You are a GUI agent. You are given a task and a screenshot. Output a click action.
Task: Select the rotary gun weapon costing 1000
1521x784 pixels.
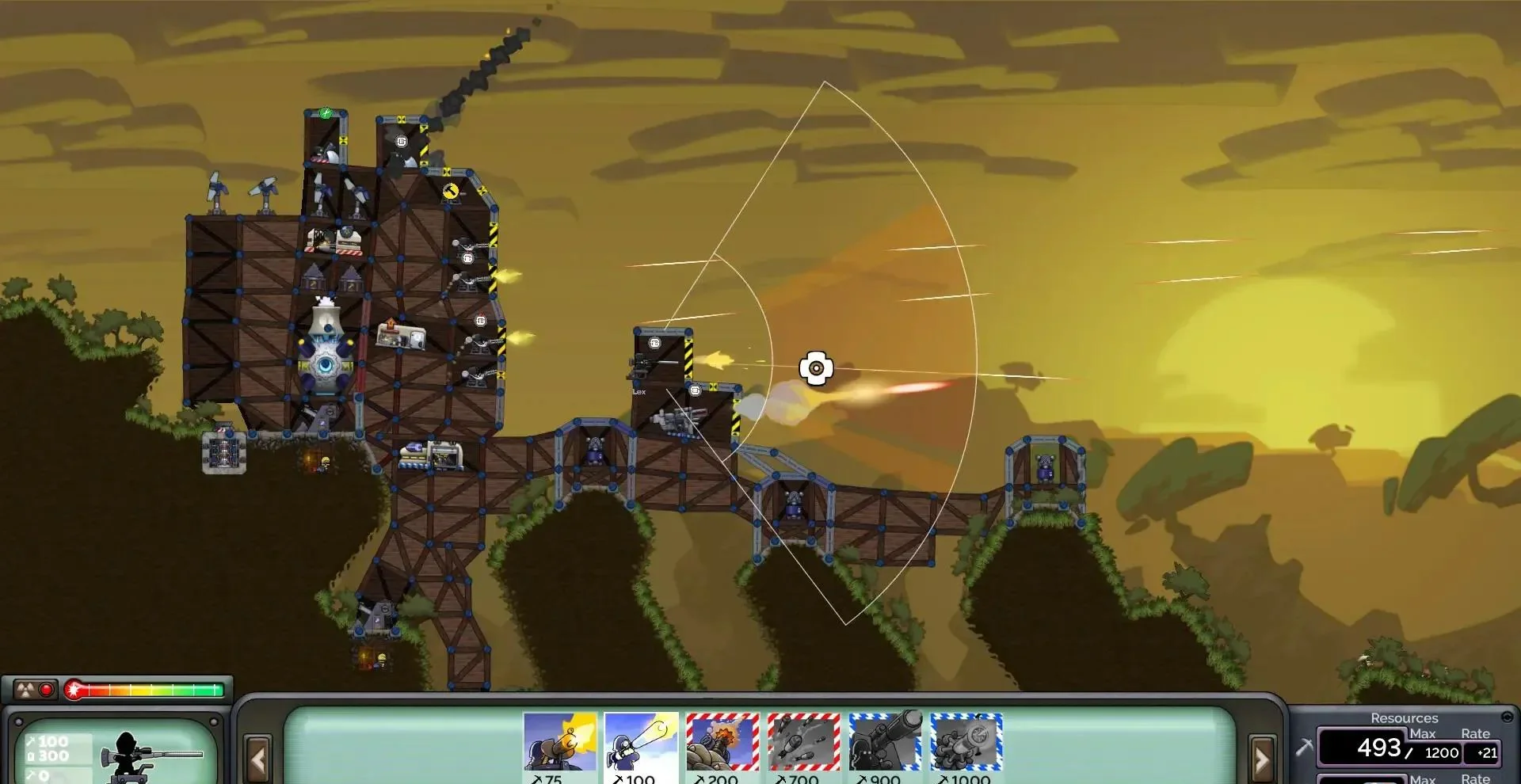(966, 742)
